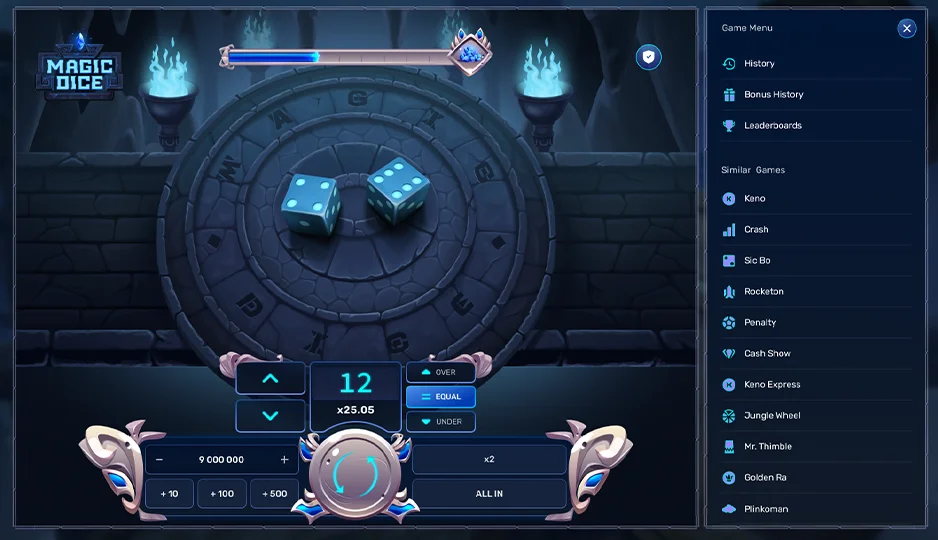Launch the Keno similar game
The width and height of the screenshot is (938, 540).
[x=754, y=199]
